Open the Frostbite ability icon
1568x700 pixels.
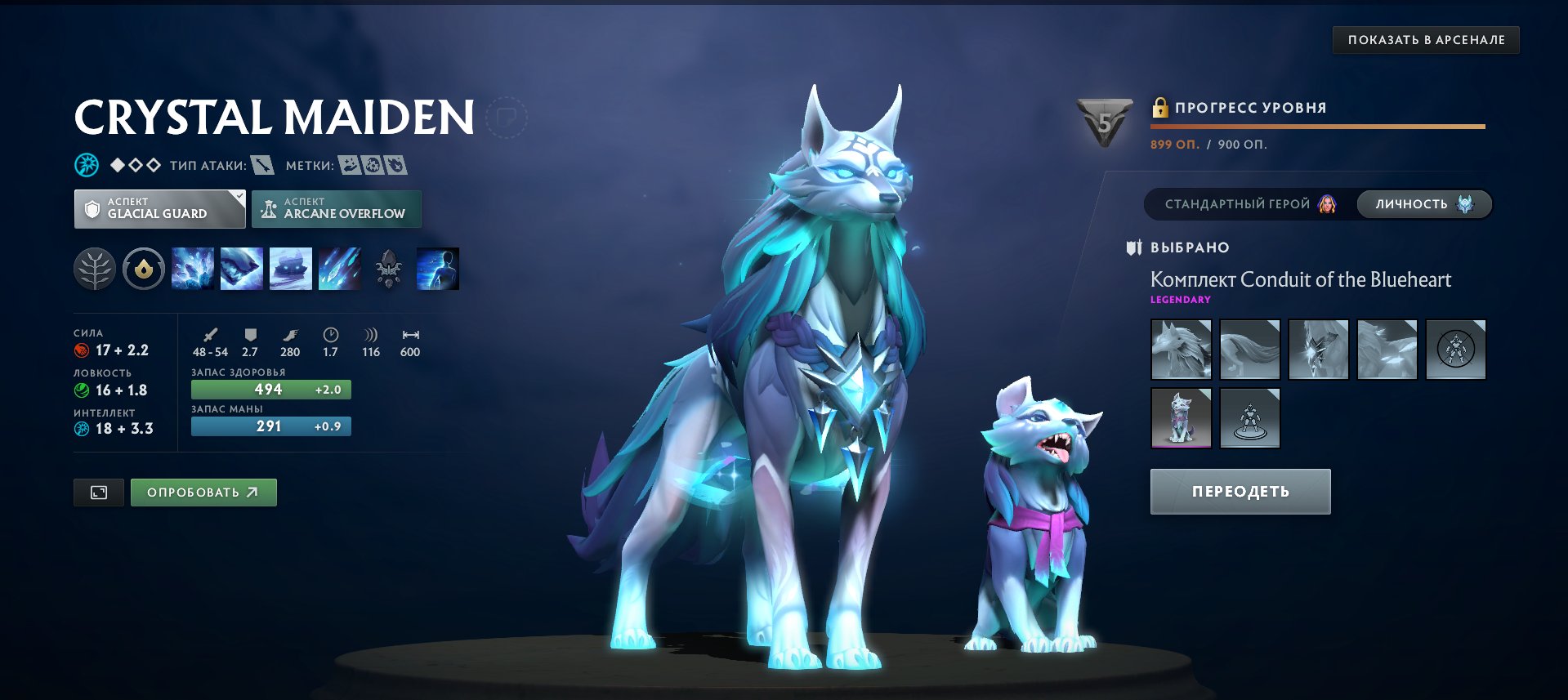(x=243, y=269)
